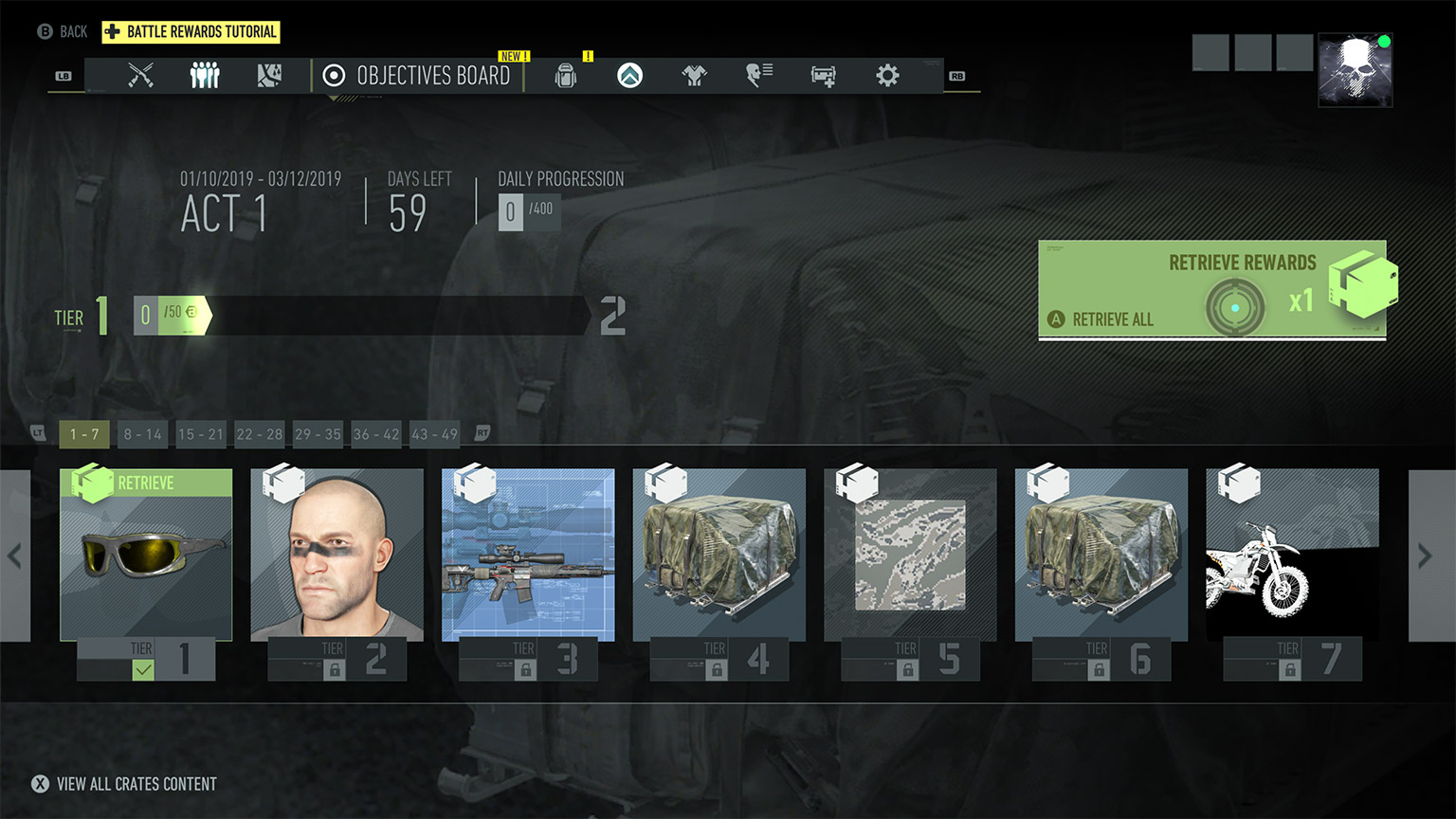Open the Gear shirt icon
Image resolution: width=1456 pixels, height=819 pixels.
[693, 75]
